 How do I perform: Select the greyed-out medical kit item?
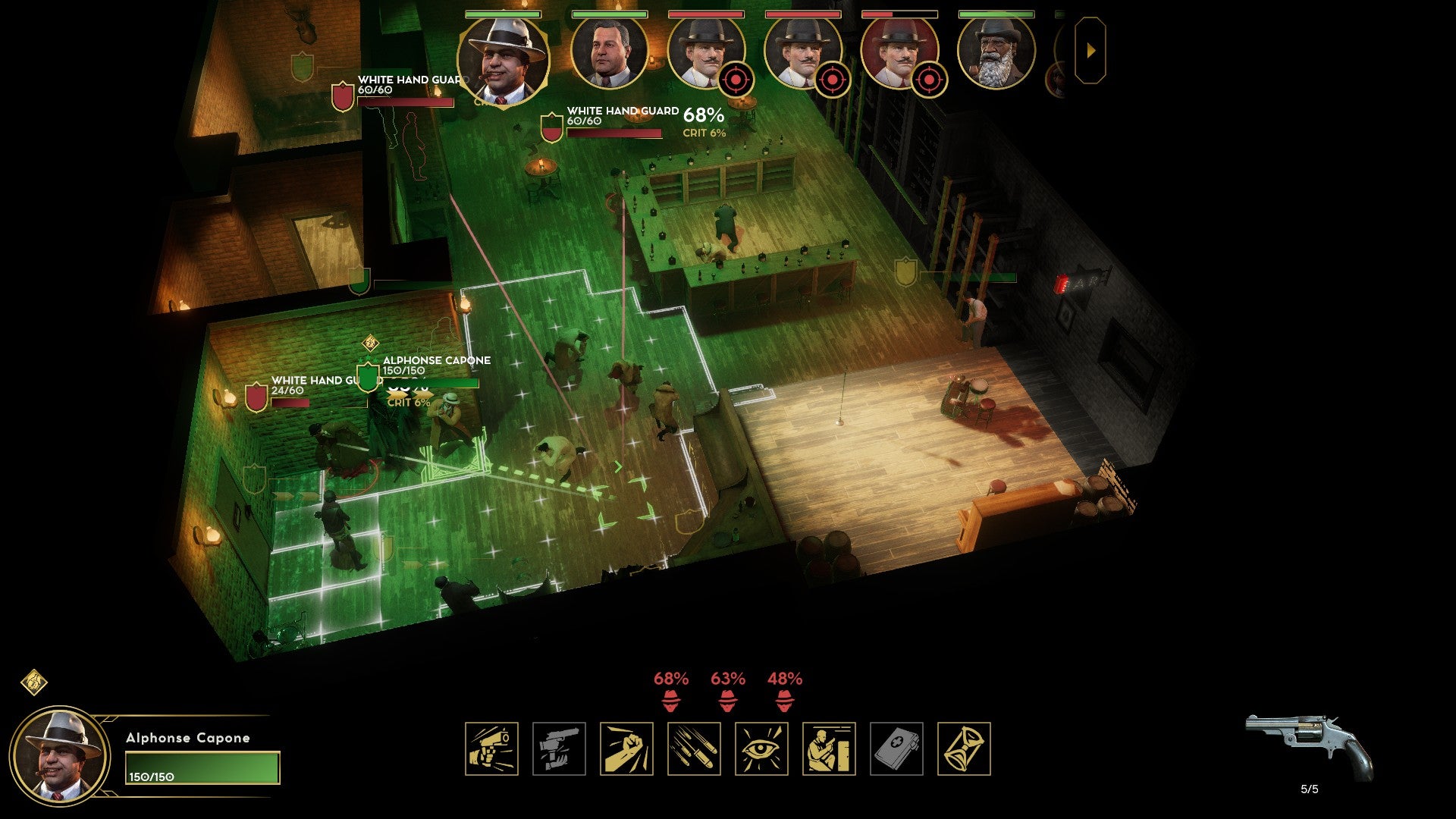pyautogui.click(x=896, y=748)
